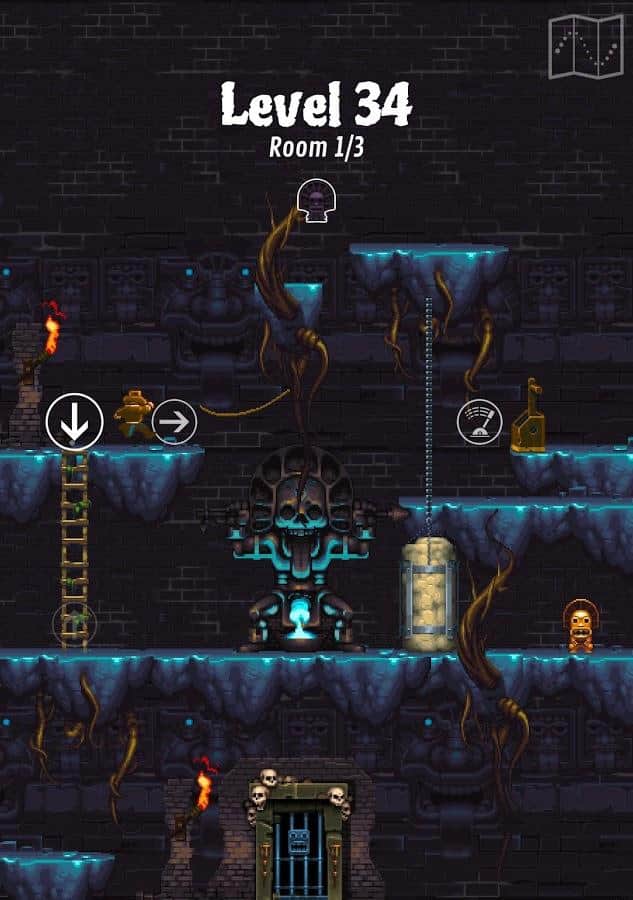
Task: Activate the lever pull icon
Action: (479, 422)
